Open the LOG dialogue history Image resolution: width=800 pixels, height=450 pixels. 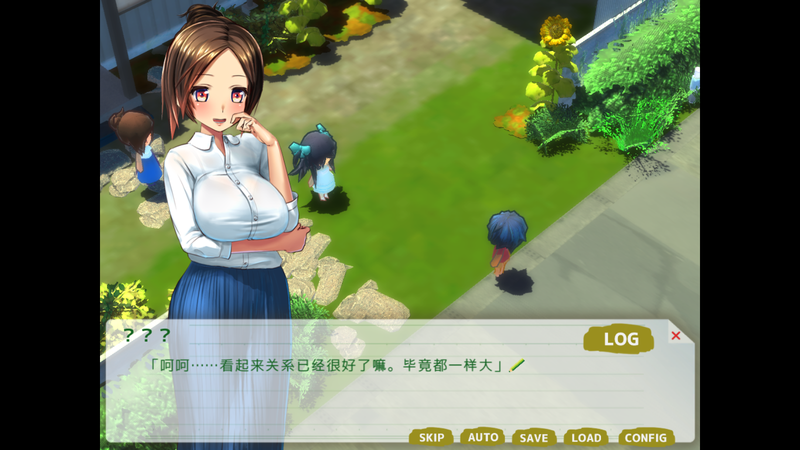click(619, 339)
